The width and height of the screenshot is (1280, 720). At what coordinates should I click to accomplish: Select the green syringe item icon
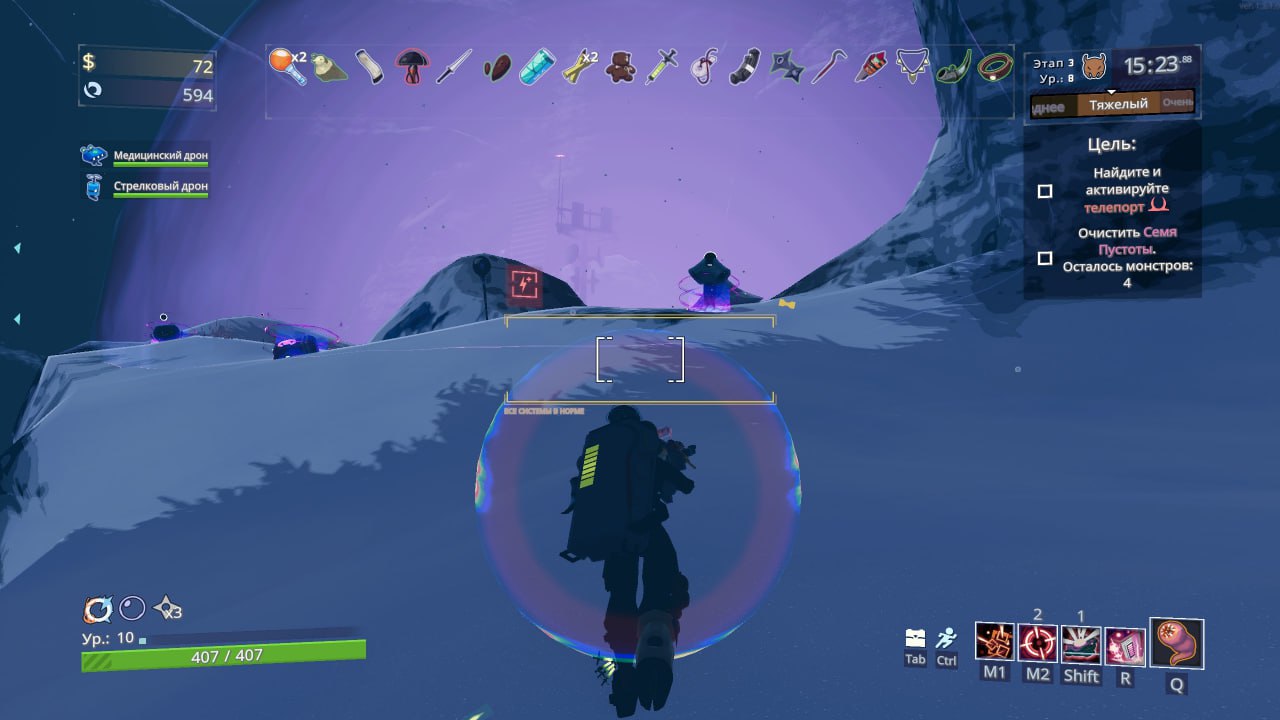(x=661, y=67)
